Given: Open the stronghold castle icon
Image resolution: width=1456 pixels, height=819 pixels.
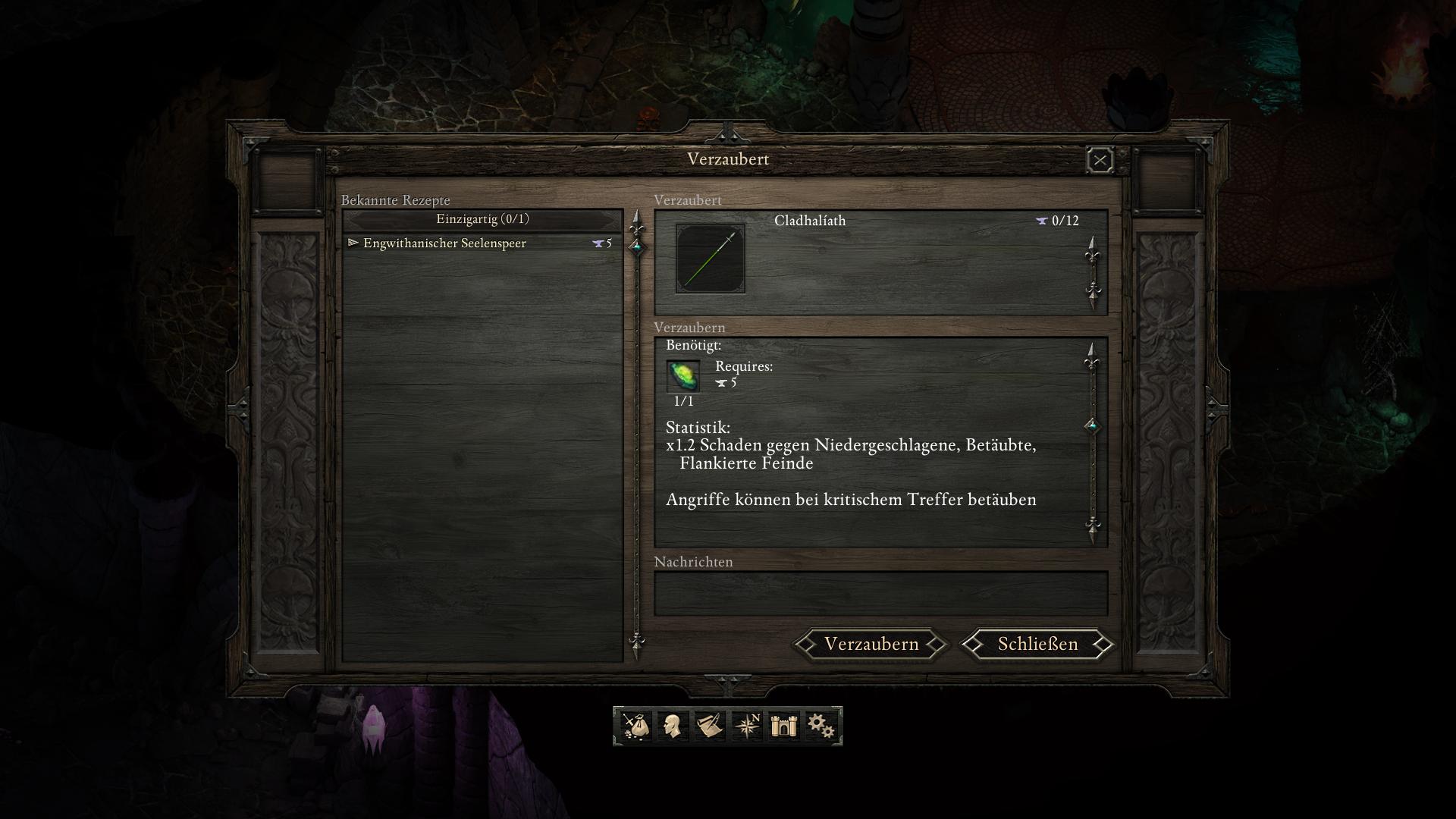Looking at the screenshot, I should (783, 726).
